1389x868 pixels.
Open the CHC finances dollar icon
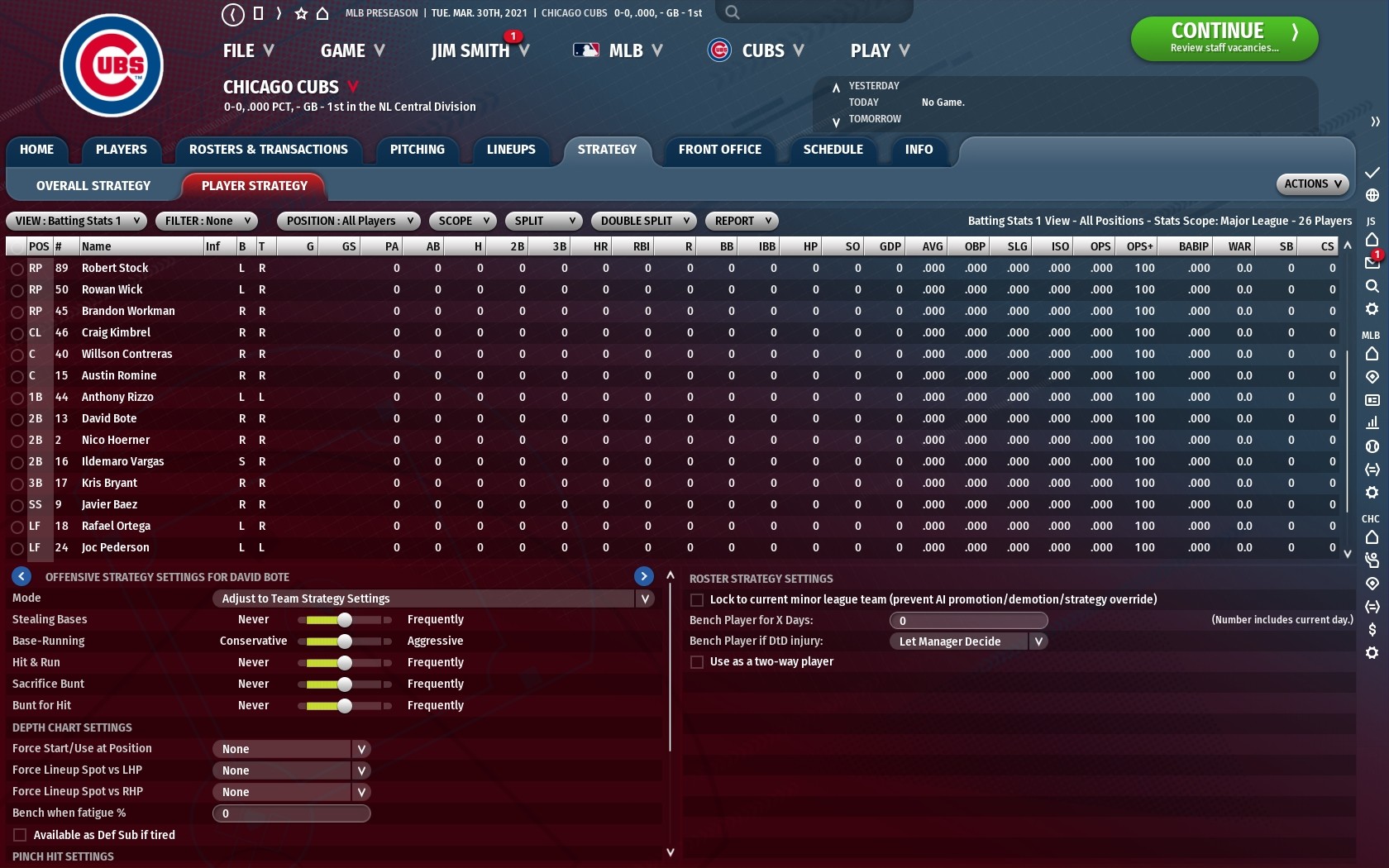tap(1372, 629)
